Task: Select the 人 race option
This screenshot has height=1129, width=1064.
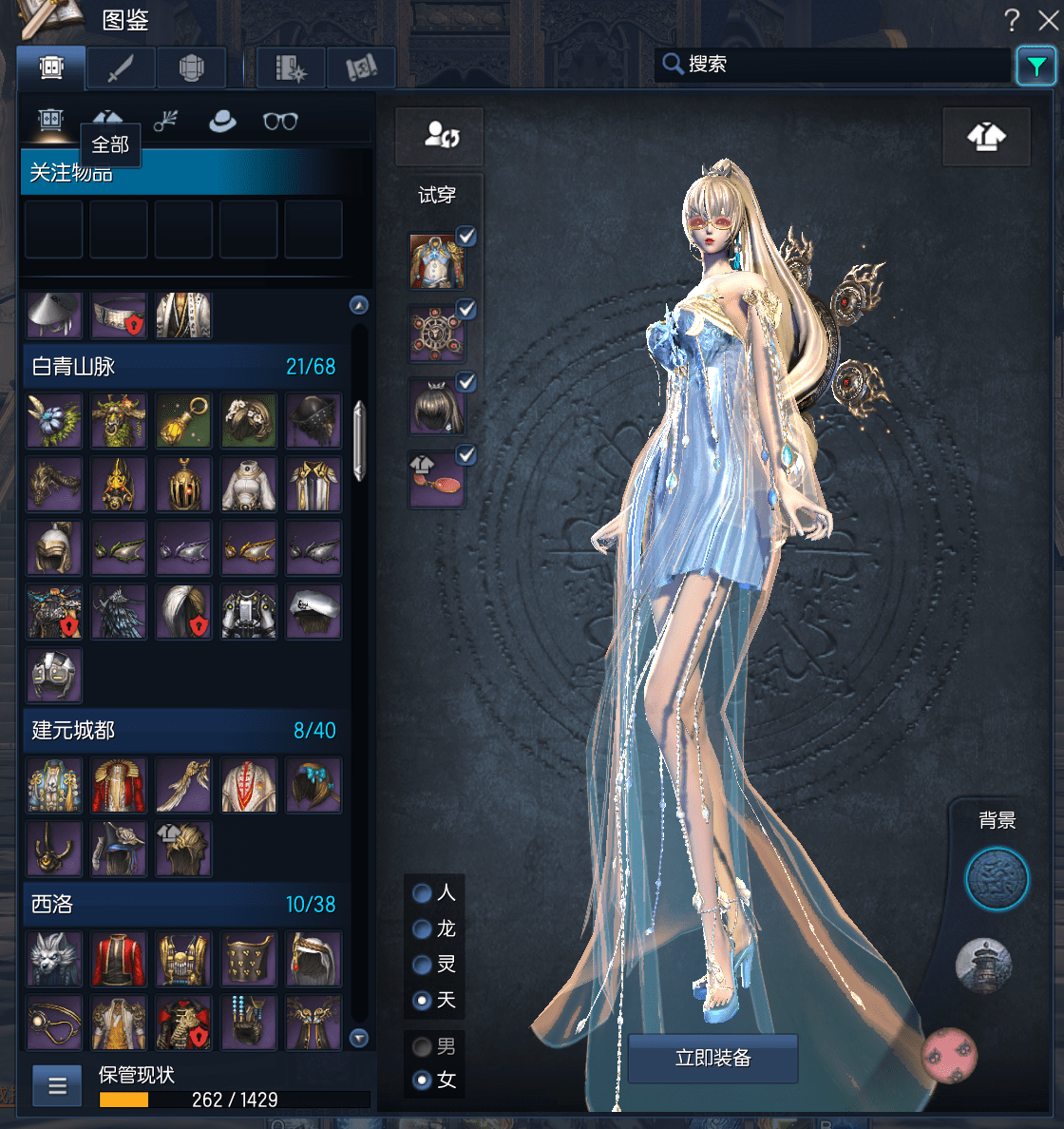Action: [x=423, y=893]
